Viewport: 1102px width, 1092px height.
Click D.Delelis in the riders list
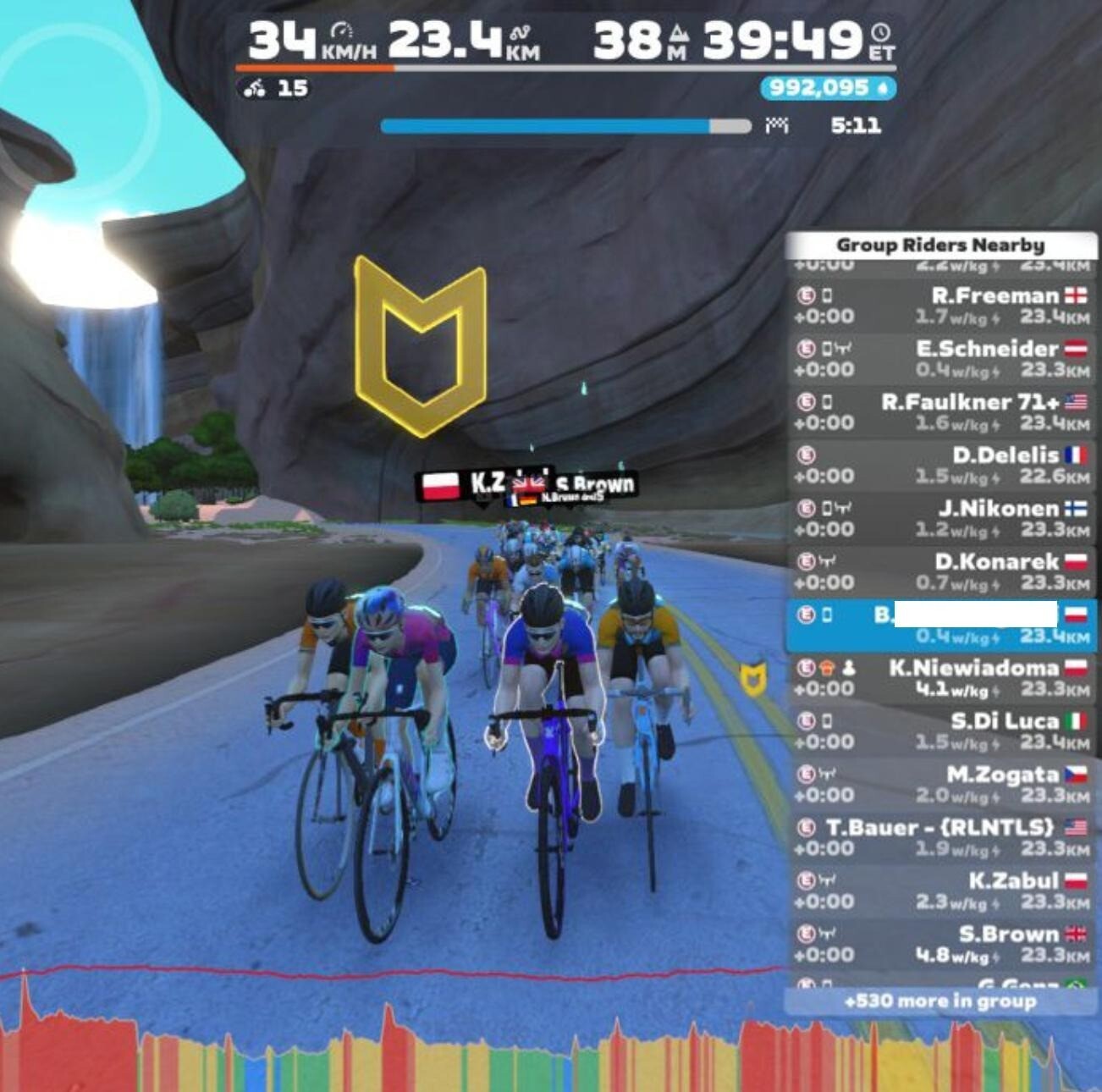click(x=939, y=466)
